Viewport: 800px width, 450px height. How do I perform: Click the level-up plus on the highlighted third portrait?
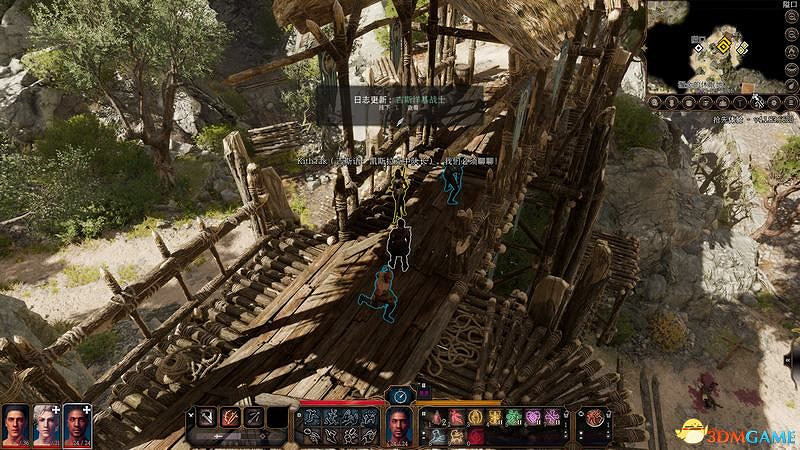(x=86, y=410)
